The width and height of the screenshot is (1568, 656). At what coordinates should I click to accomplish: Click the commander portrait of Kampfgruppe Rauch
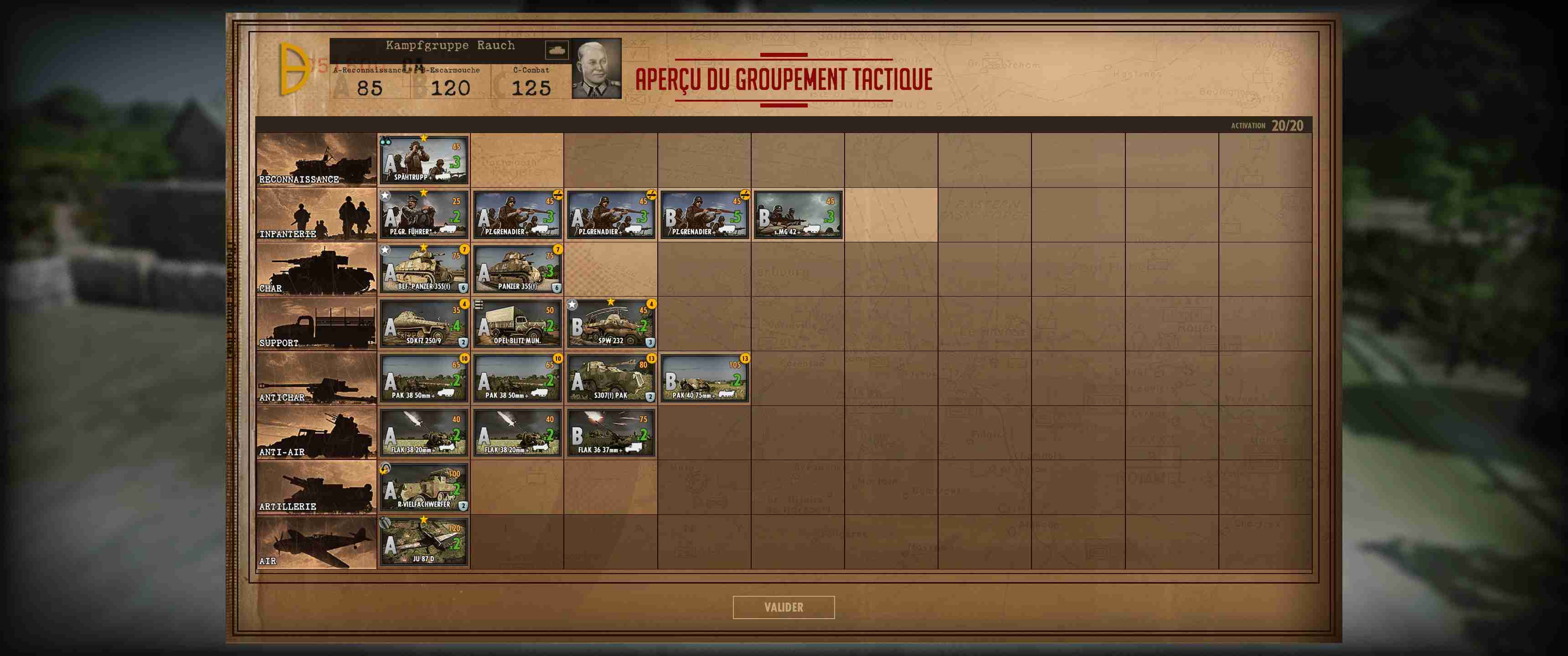click(x=597, y=69)
